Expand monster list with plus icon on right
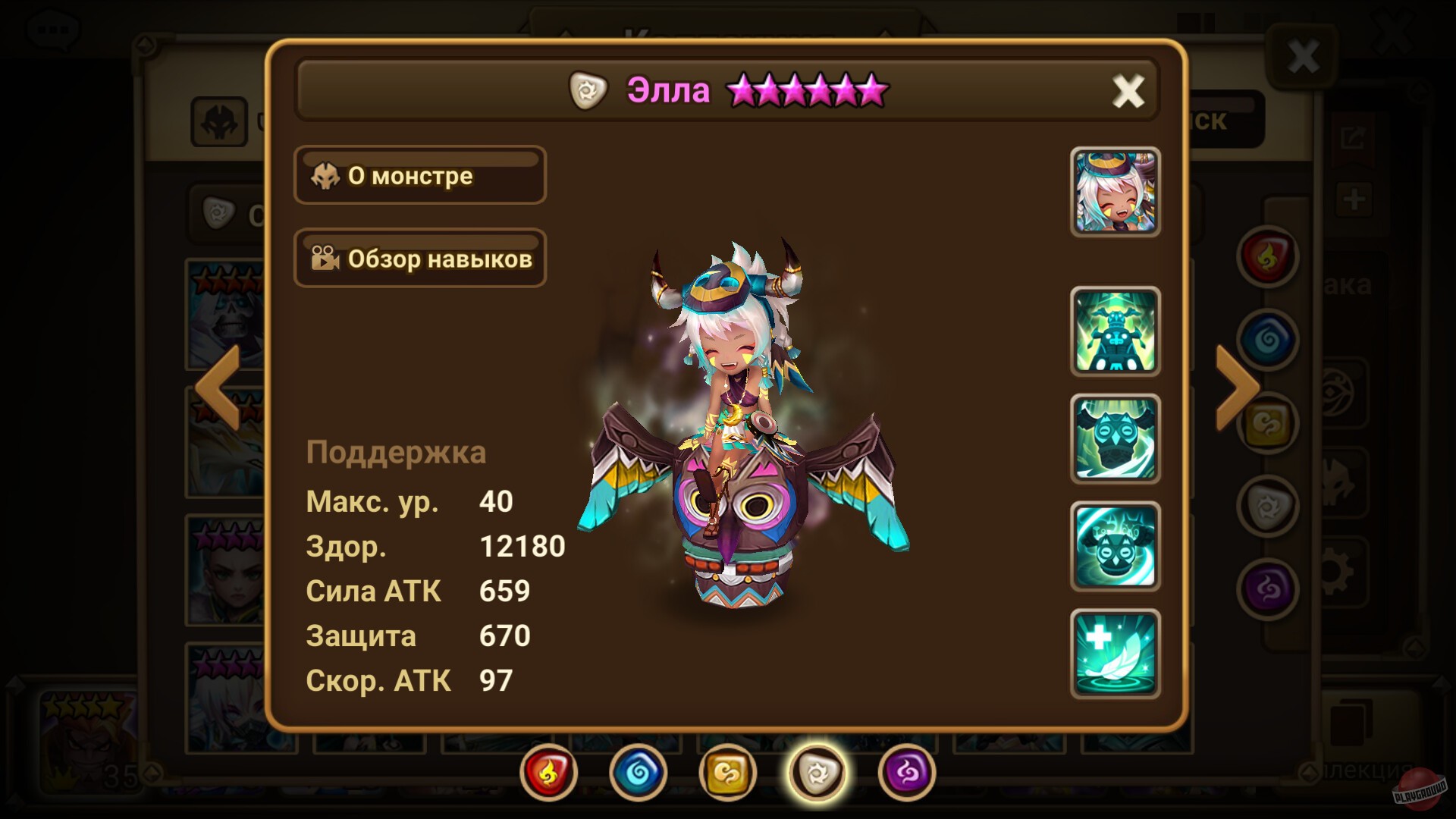 (x=1354, y=199)
